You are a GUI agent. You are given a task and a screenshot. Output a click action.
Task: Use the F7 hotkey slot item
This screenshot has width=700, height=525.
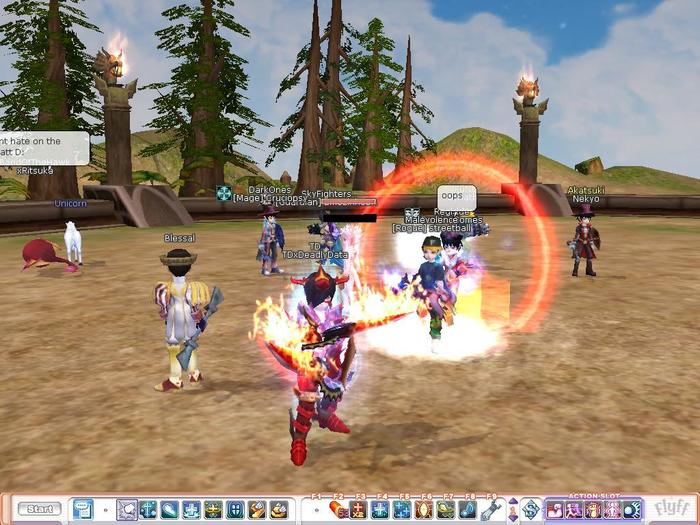tap(446, 509)
